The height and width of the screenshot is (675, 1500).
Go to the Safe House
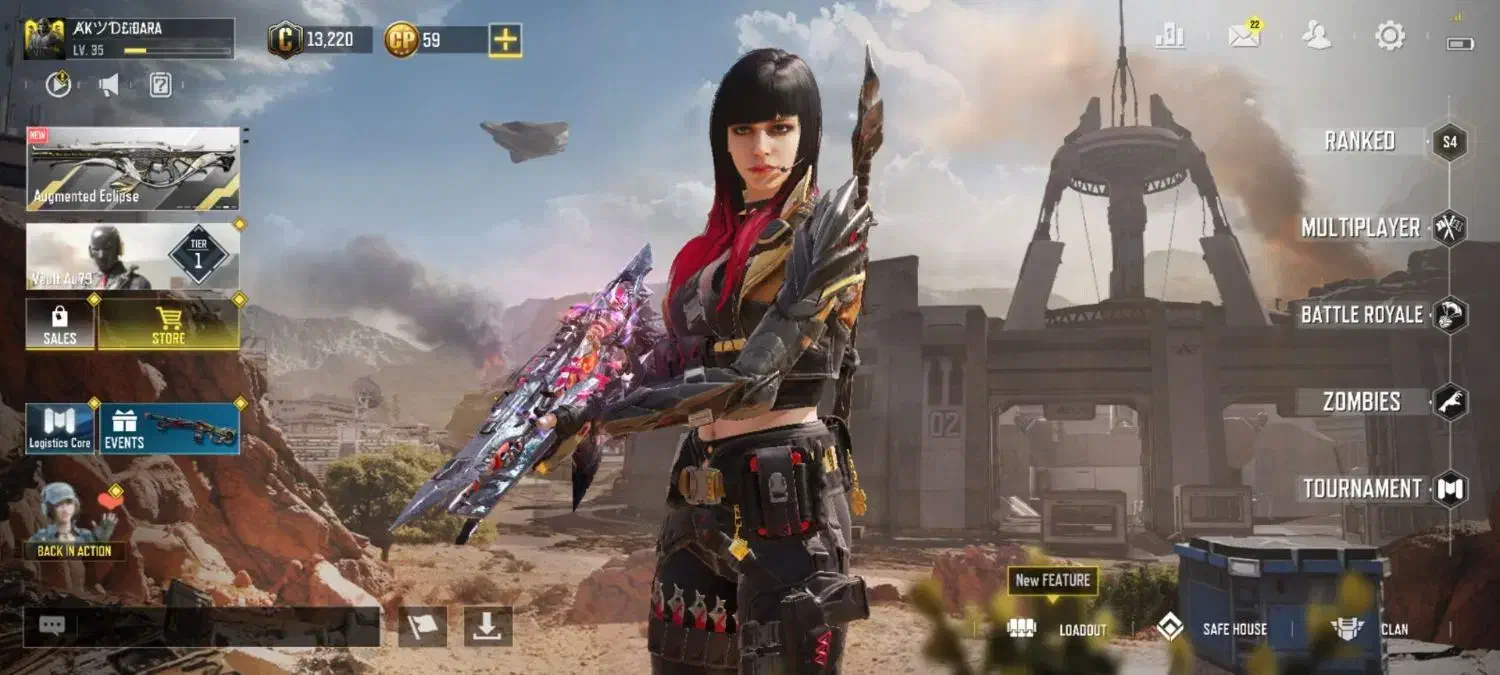(1212, 629)
